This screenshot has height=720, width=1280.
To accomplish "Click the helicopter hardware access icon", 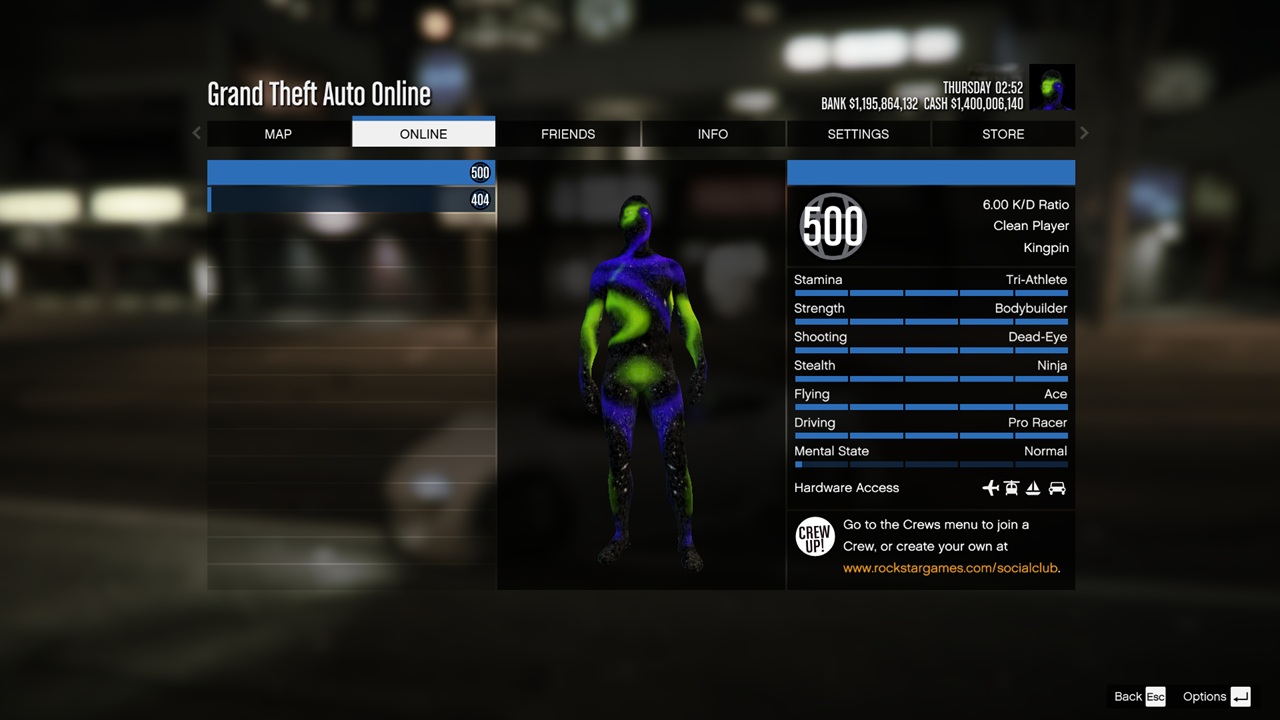I will point(1012,488).
